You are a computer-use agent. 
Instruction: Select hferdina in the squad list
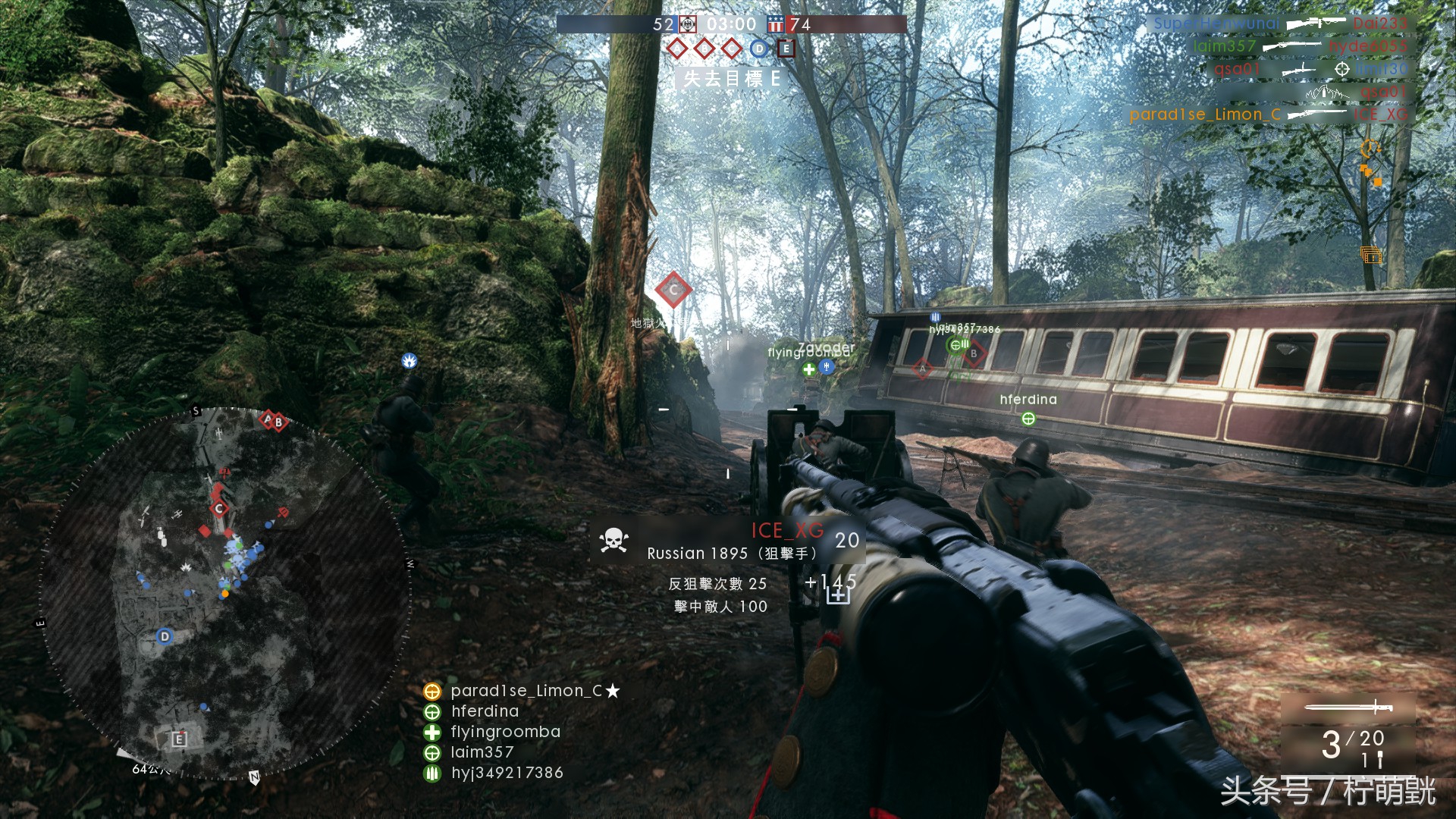click(x=485, y=711)
